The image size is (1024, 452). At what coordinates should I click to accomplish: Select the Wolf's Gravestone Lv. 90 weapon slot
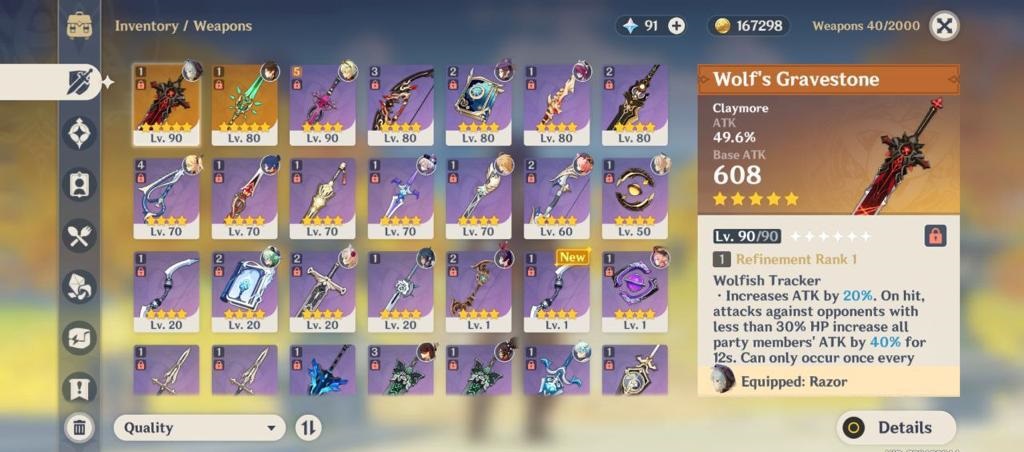(x=166, y=105)
